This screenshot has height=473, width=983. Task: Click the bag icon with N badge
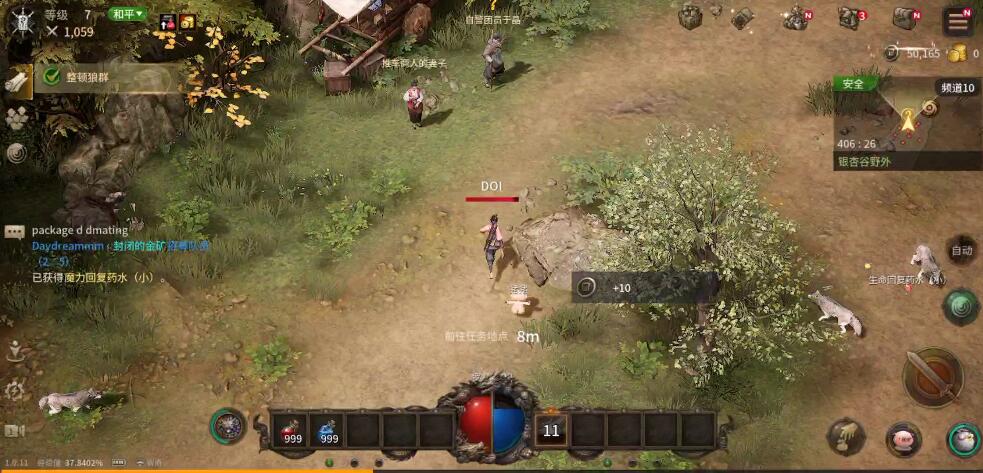tap(905, 17)
